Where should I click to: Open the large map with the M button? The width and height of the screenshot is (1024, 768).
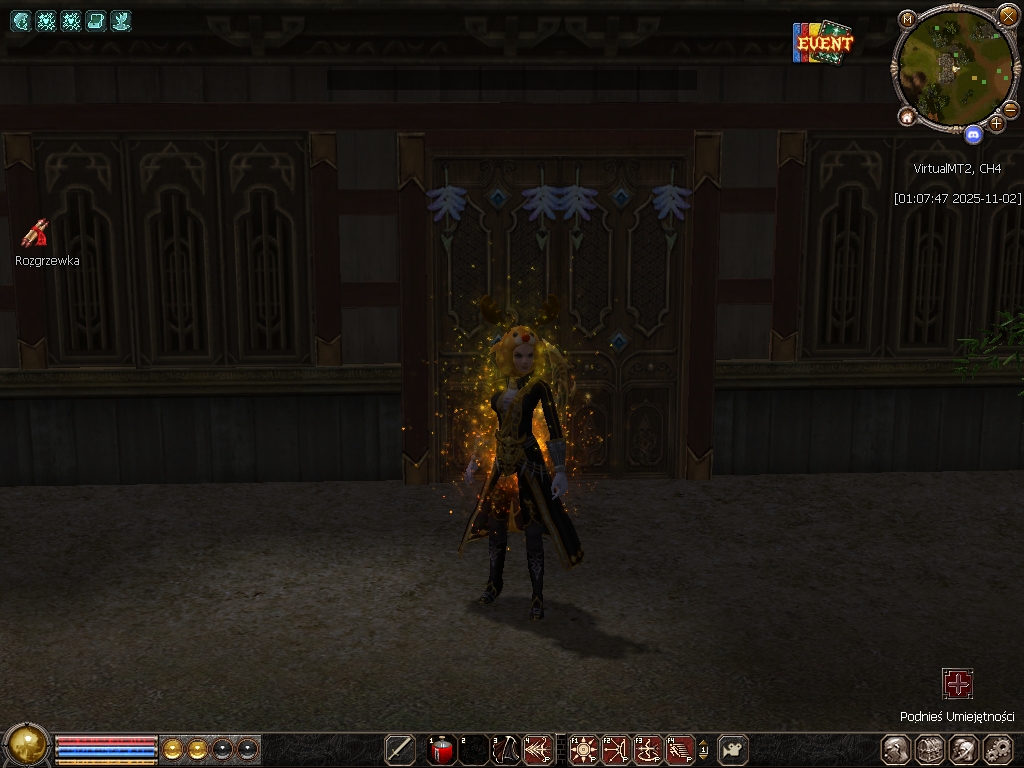[x=907, y=18]
